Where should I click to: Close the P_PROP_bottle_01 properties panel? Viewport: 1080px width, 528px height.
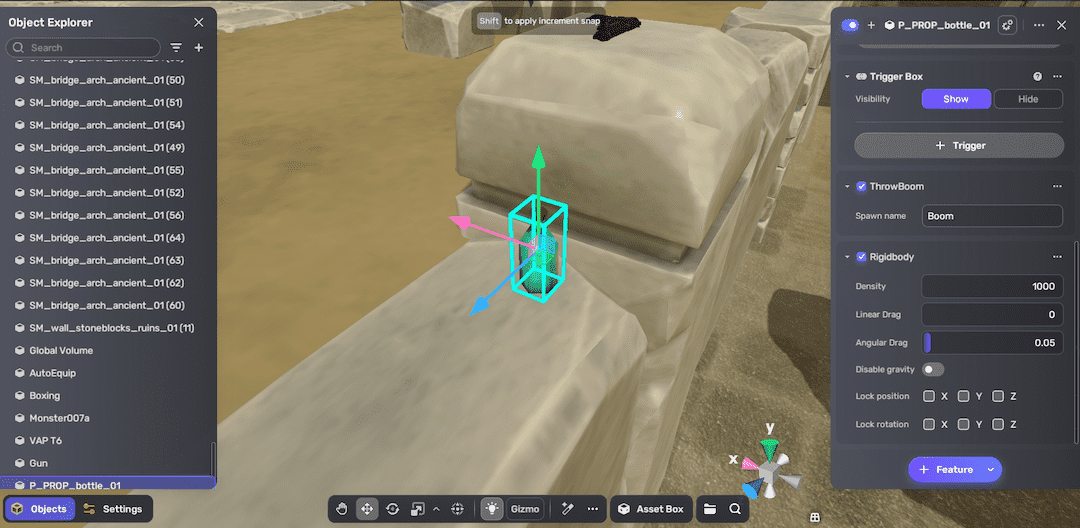pyautogui.click(x=1061, y=25)
